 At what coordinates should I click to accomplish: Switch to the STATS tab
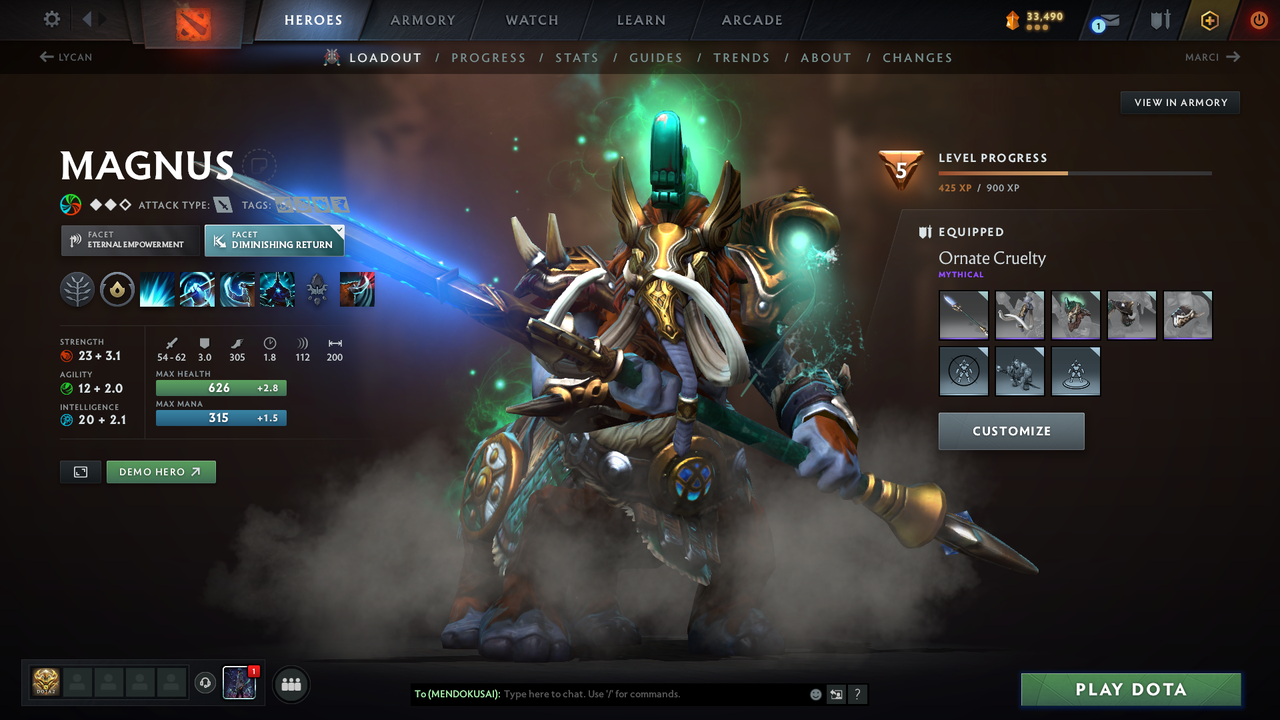tap(577, 57)
